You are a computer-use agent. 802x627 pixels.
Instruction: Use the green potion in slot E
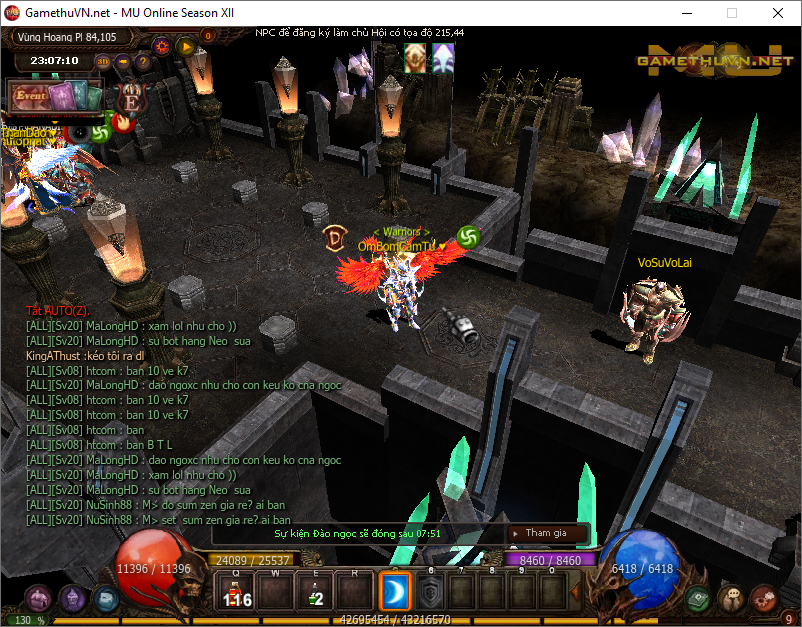coord(315,593)
